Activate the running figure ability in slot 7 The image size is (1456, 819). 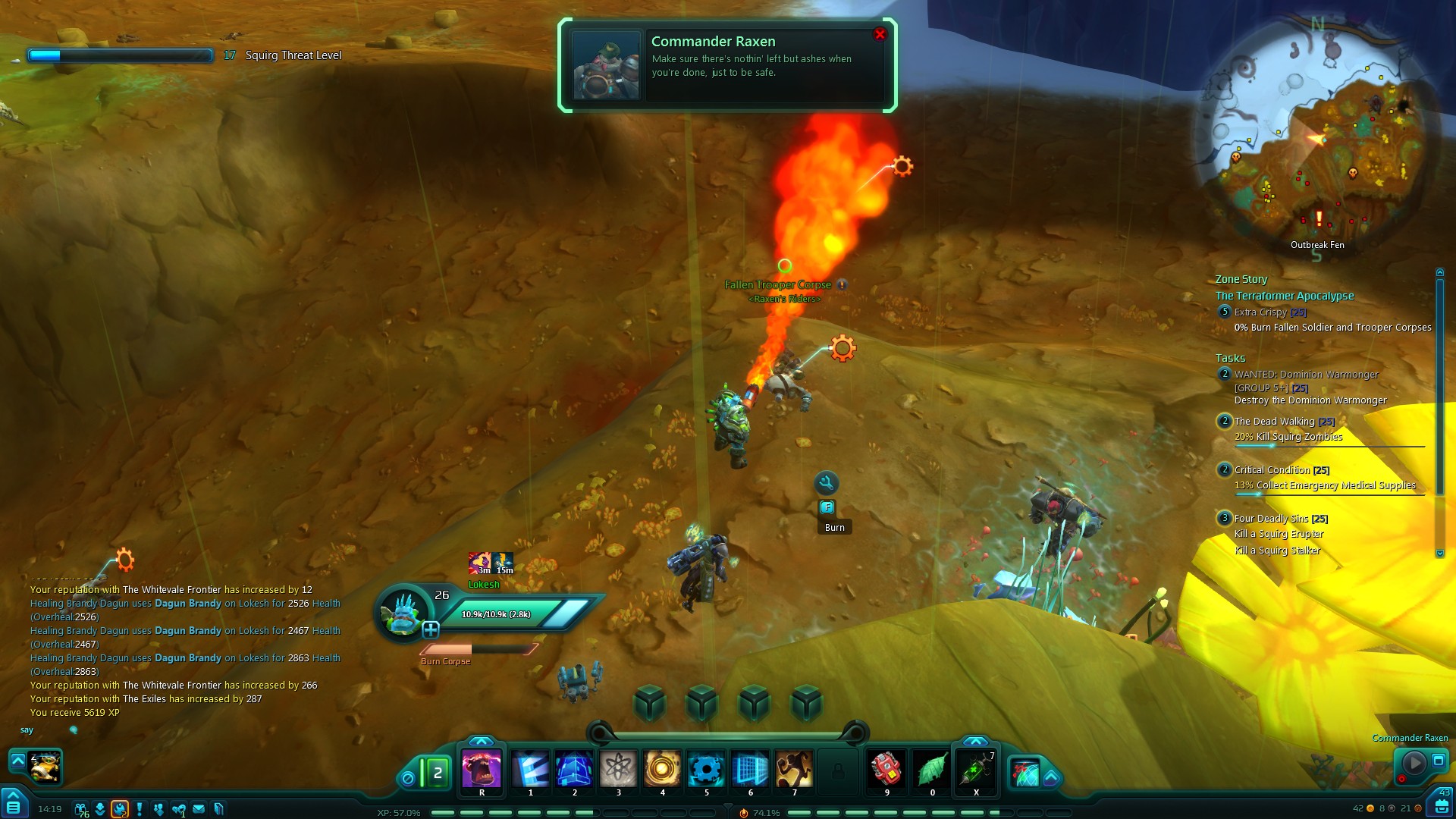click(794, 770)
